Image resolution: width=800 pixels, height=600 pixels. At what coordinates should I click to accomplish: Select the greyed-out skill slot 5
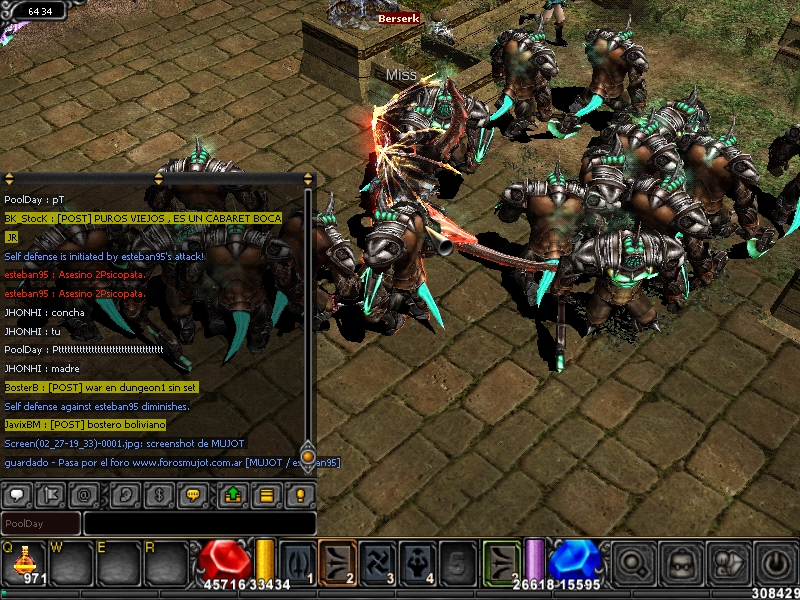tap(458, 561)
